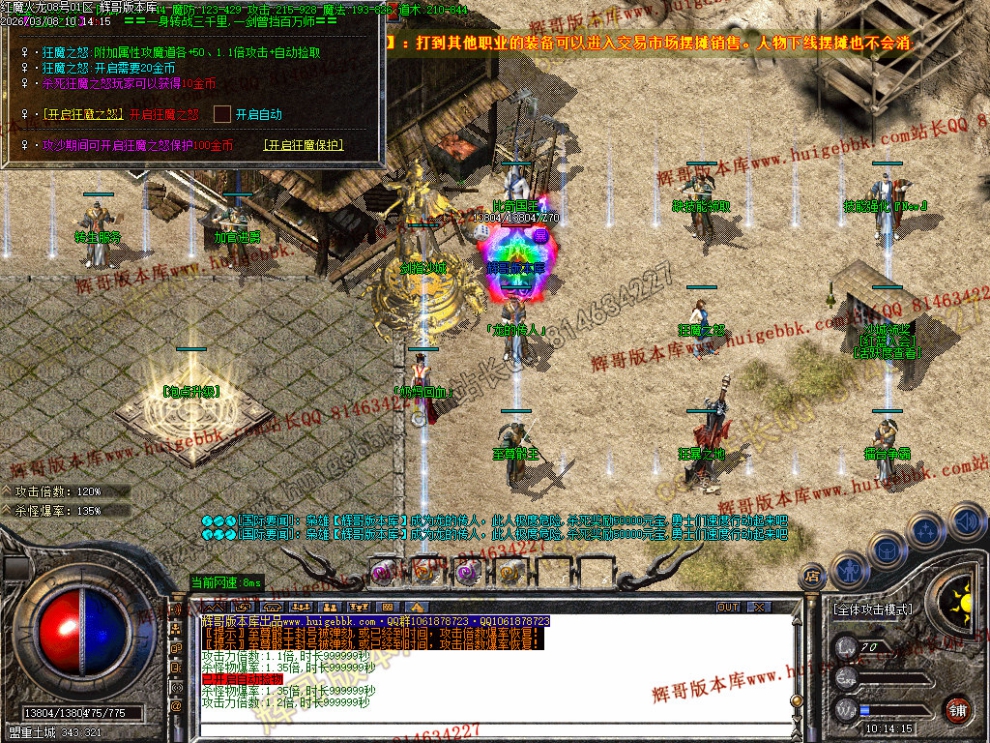Click the 开启狂魔之怒 bracketed link
Image resolution: width=990 pixels, height=743 pixels.
pyautogui.click(x=85, y=115)
